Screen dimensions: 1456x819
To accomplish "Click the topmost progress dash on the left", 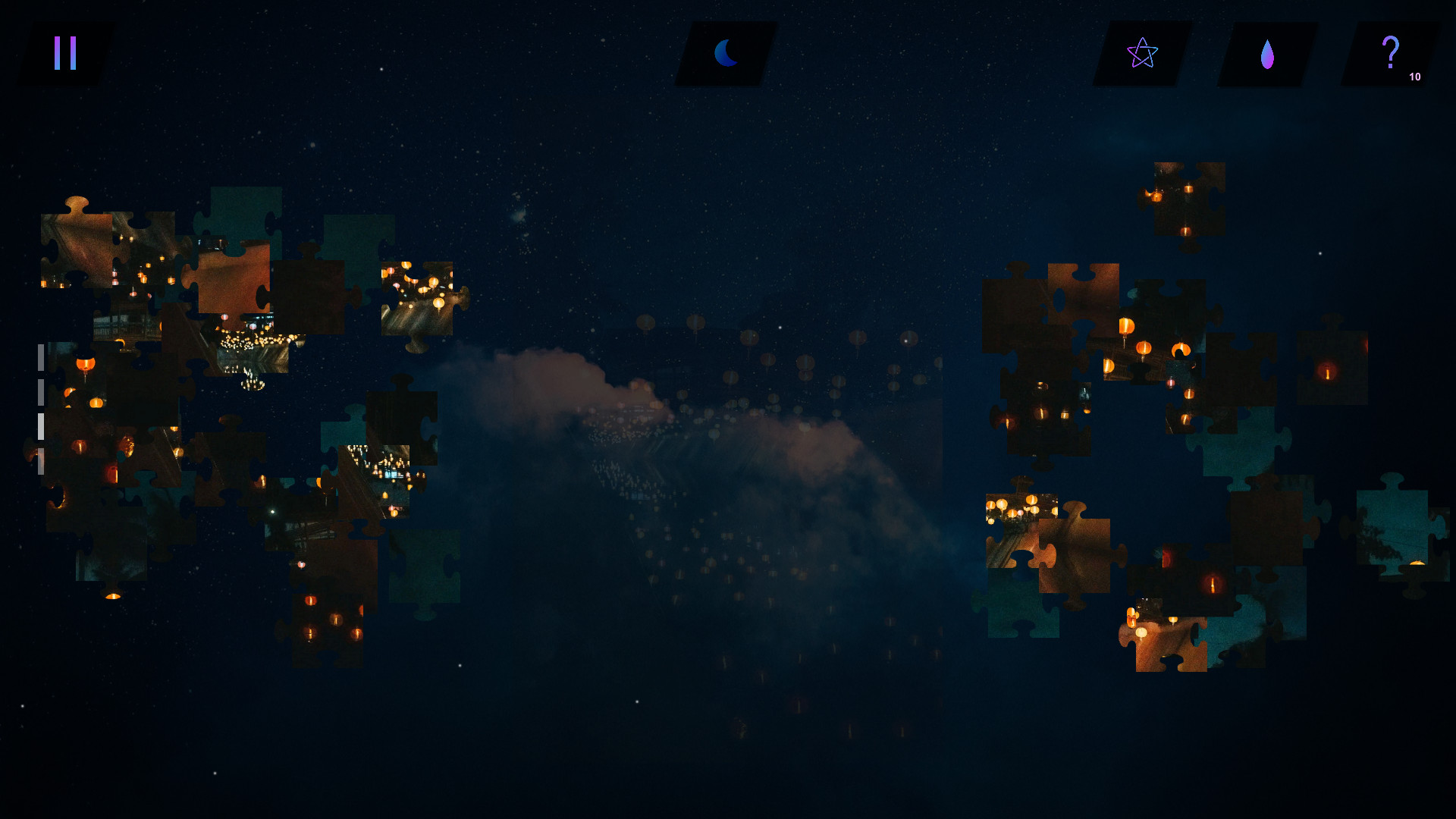I will pyautogui.click(x=40, y=356).
